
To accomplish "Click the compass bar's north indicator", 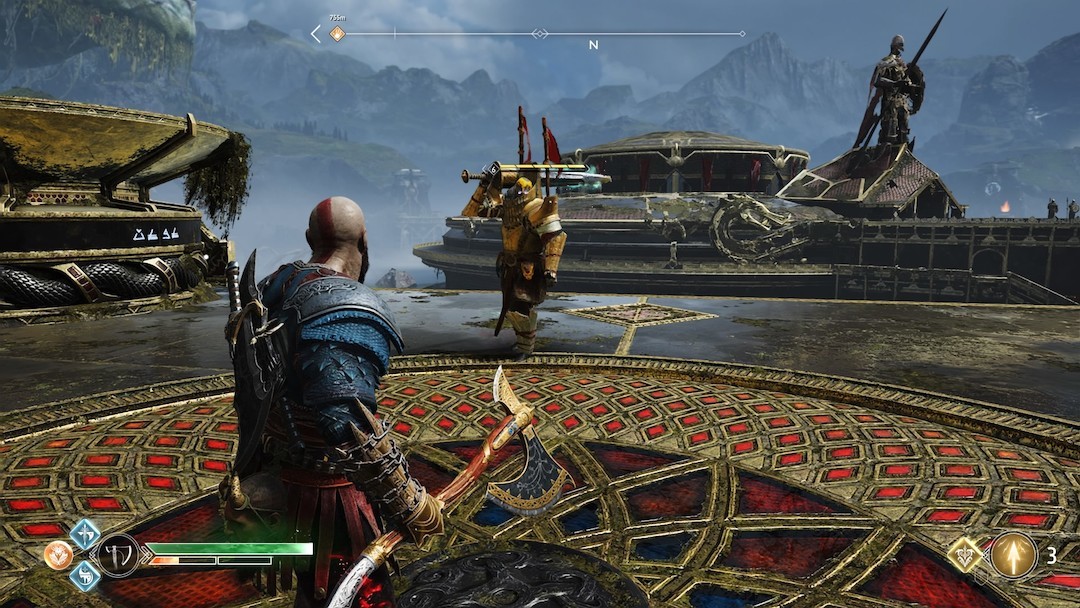I will tap(593, 45).
